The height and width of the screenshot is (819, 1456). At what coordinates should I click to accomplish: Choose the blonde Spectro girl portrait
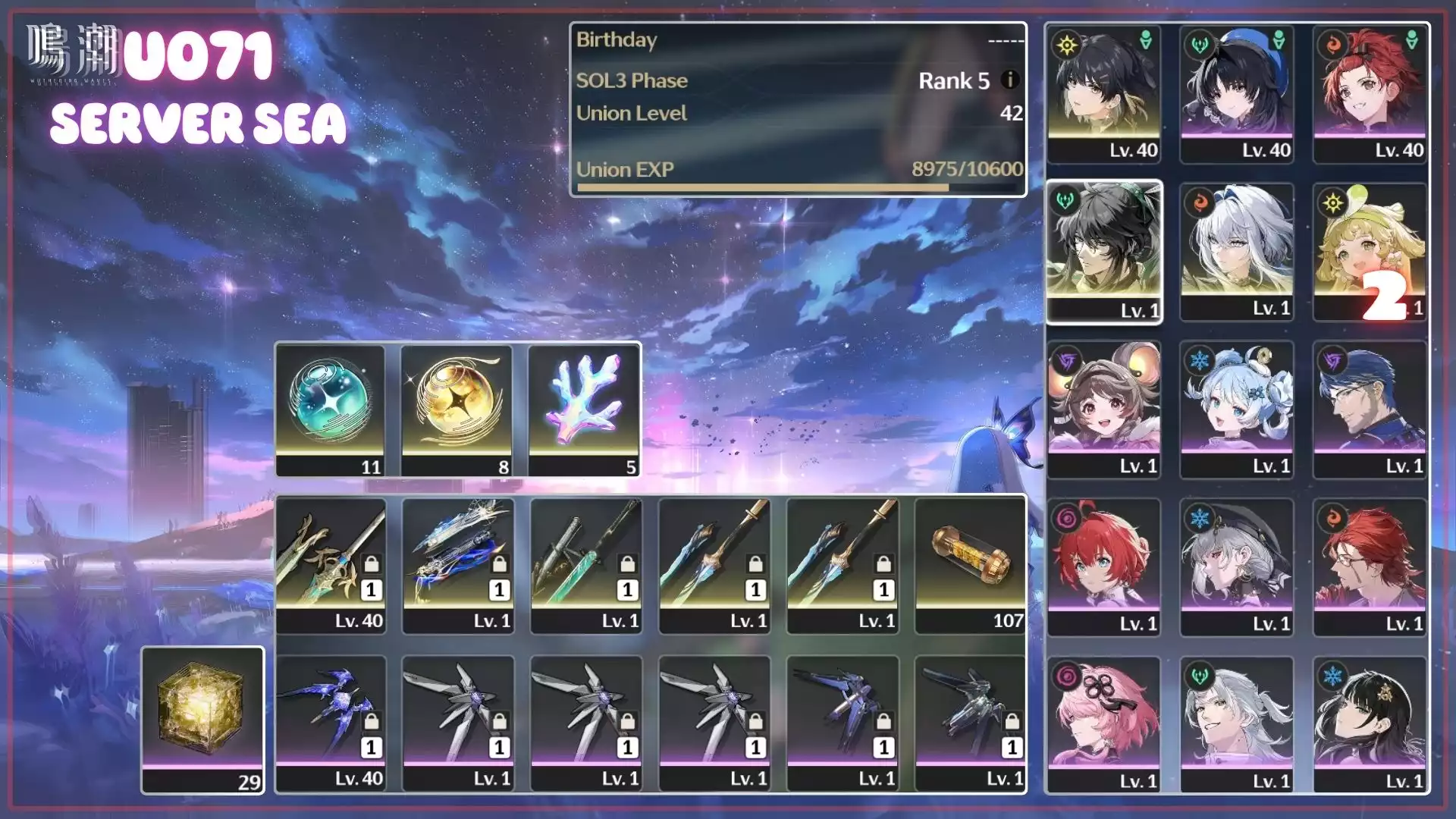coord(1370,252)
